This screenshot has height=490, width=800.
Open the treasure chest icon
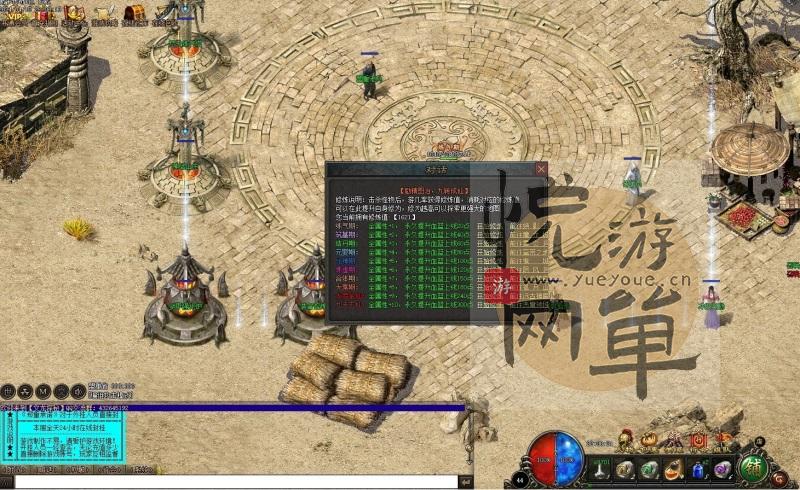coord(133,13)
